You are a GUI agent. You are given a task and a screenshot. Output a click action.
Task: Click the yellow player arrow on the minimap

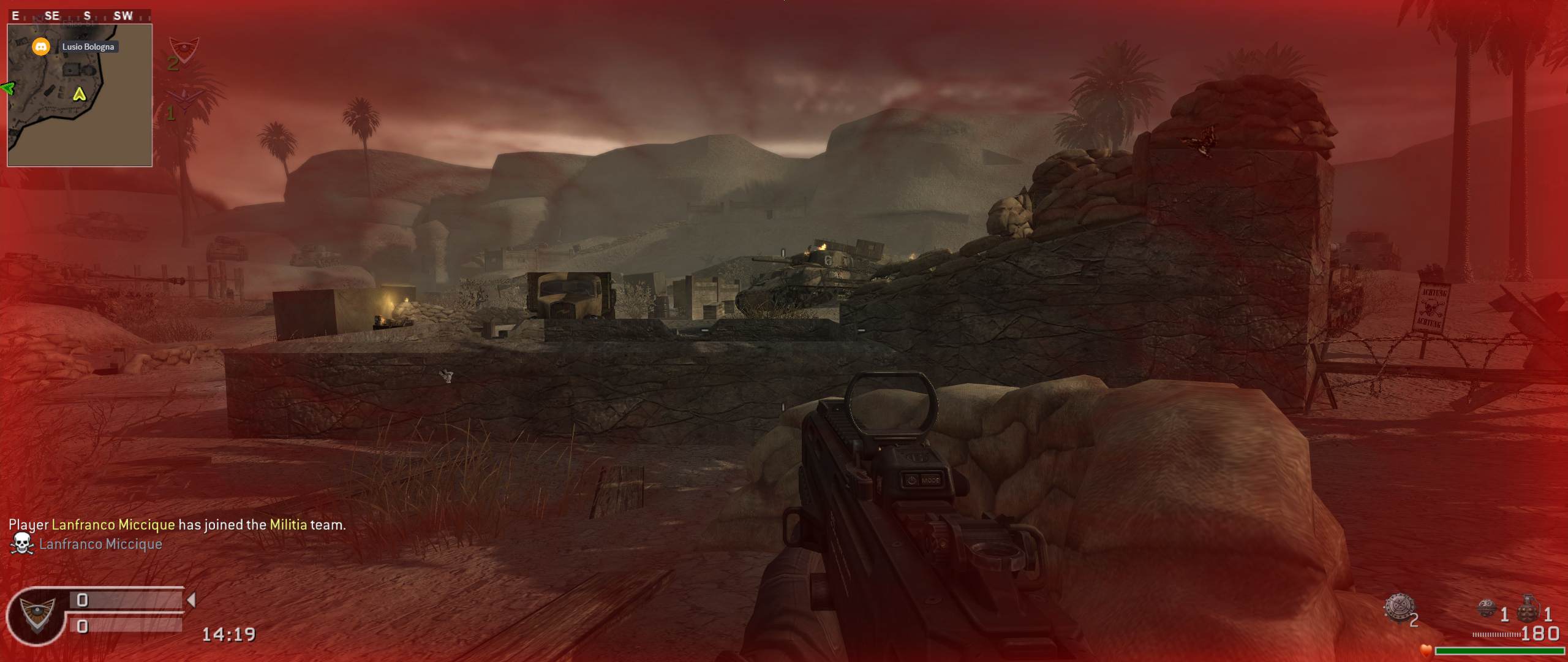pos(79,94)
